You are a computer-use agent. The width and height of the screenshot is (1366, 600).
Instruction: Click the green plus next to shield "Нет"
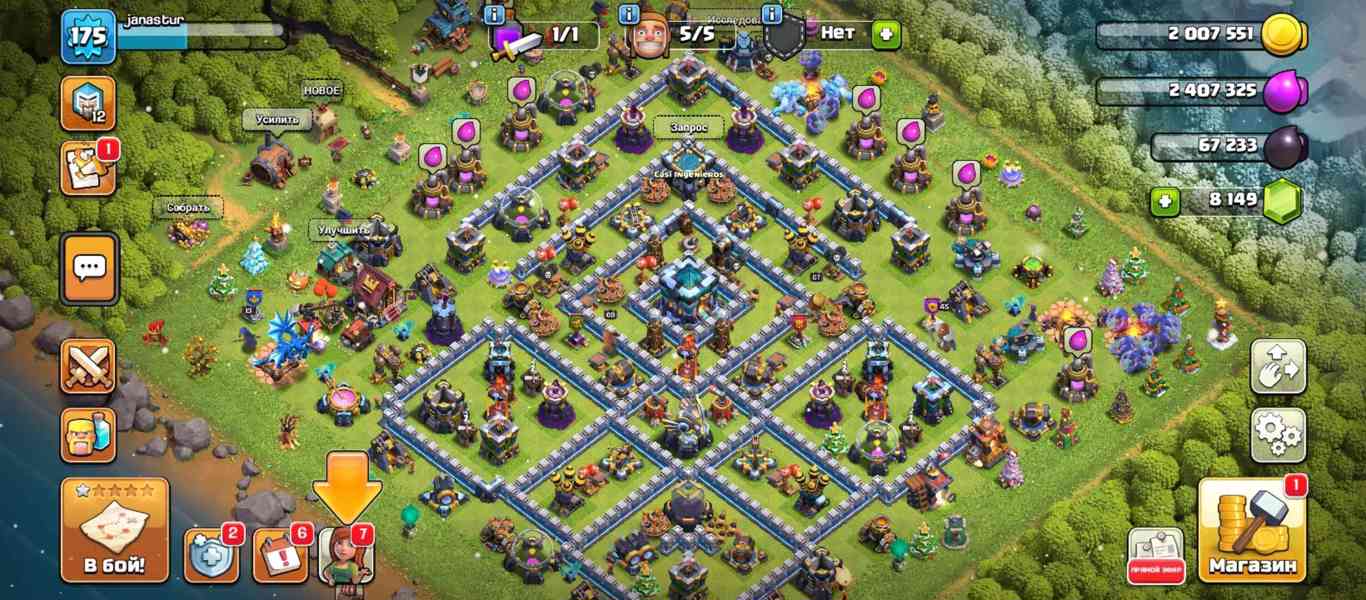coord(885,35)
